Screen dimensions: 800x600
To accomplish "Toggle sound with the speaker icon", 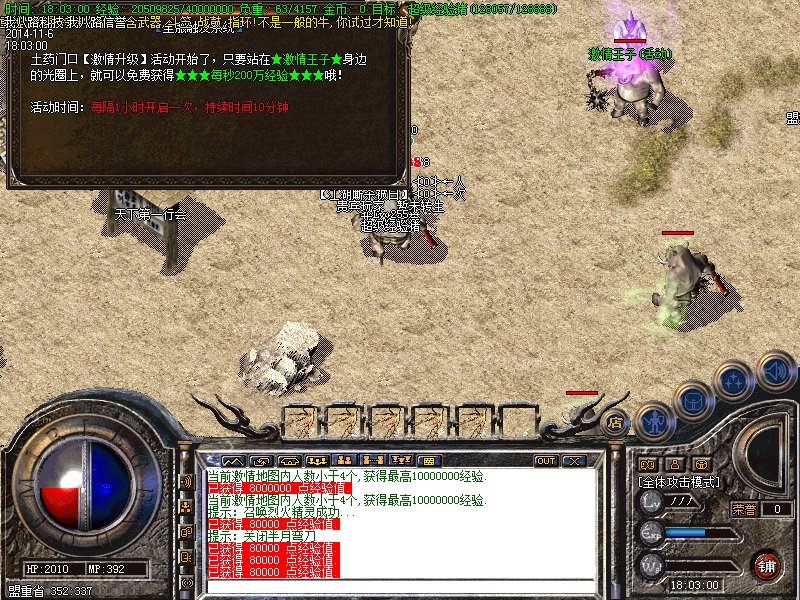I will (775, 370).
